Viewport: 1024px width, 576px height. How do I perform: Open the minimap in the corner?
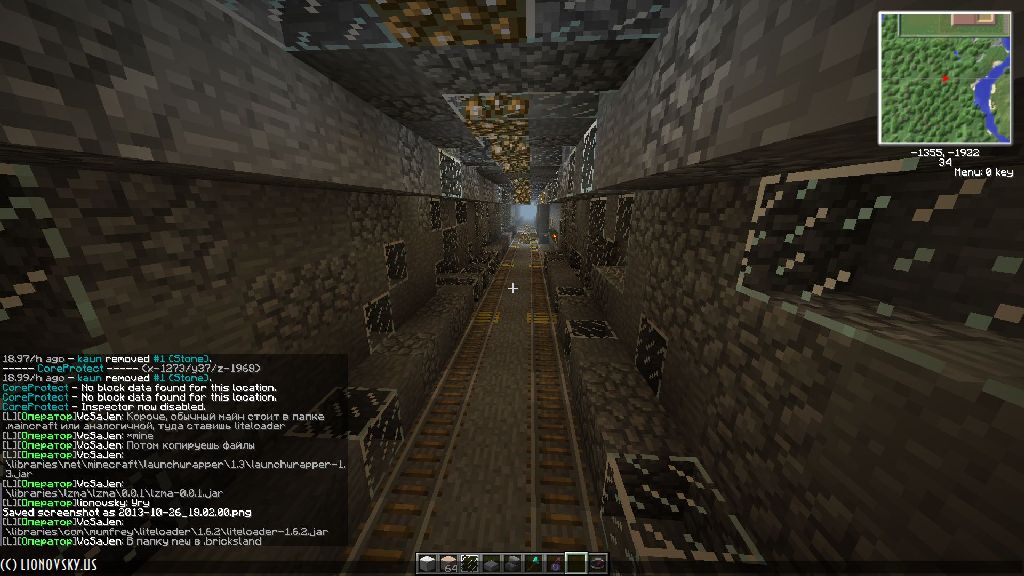pyautogui.click(x=945, y=77)
